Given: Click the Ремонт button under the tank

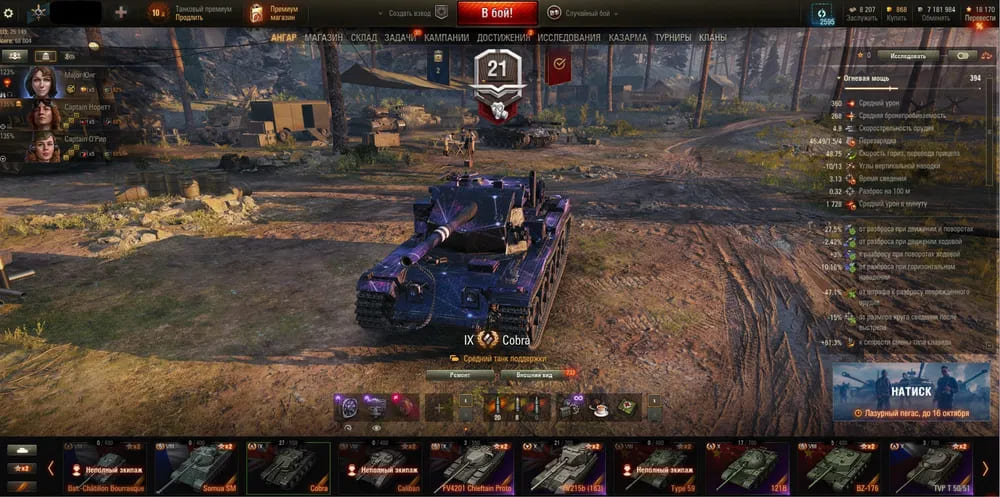Looking at the screenshot, I should click(459, 374).
